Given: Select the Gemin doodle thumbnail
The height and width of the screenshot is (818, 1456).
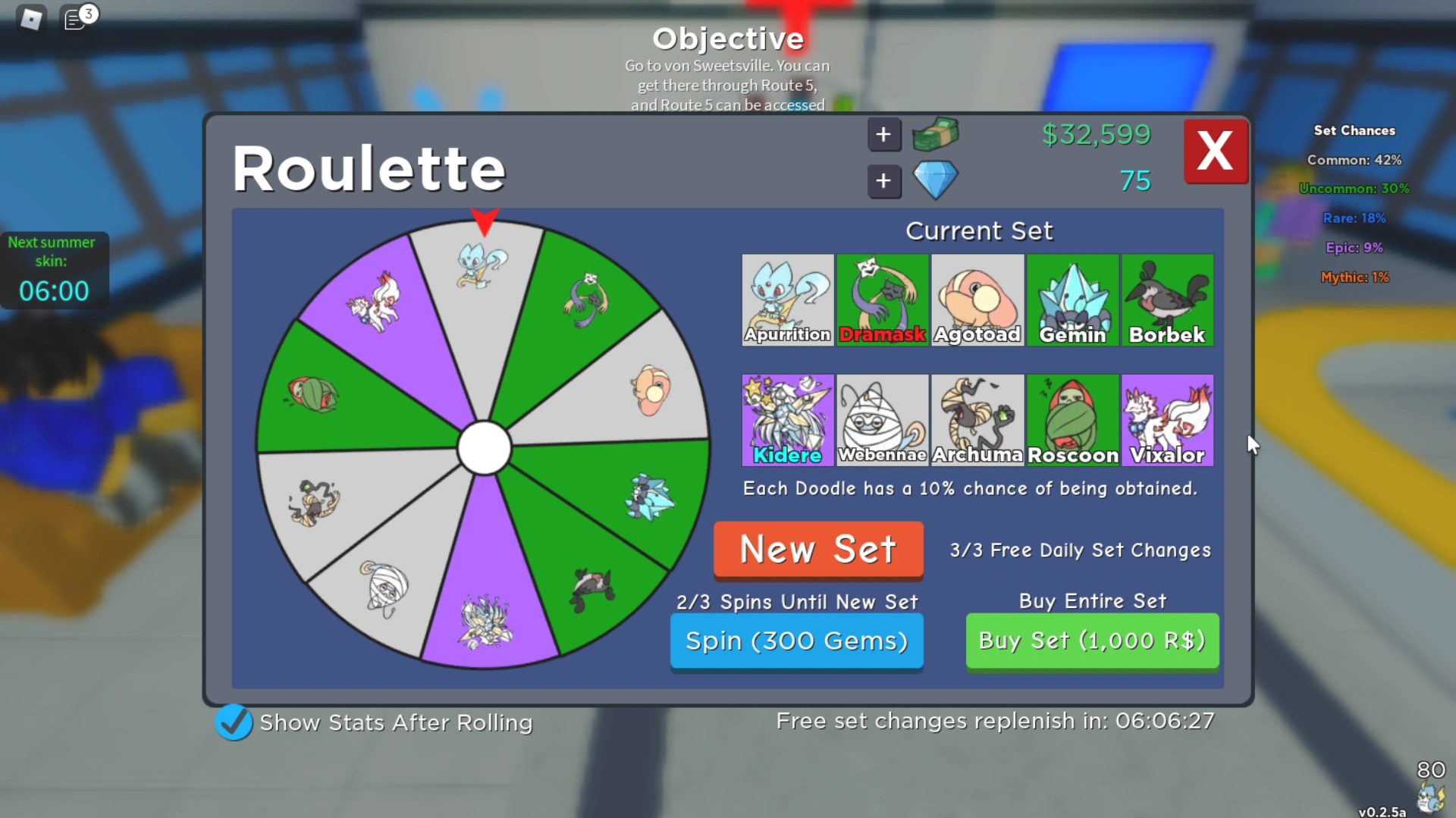Looking at the screenshot, I should pyautogui.click(x=1072, y=300).
